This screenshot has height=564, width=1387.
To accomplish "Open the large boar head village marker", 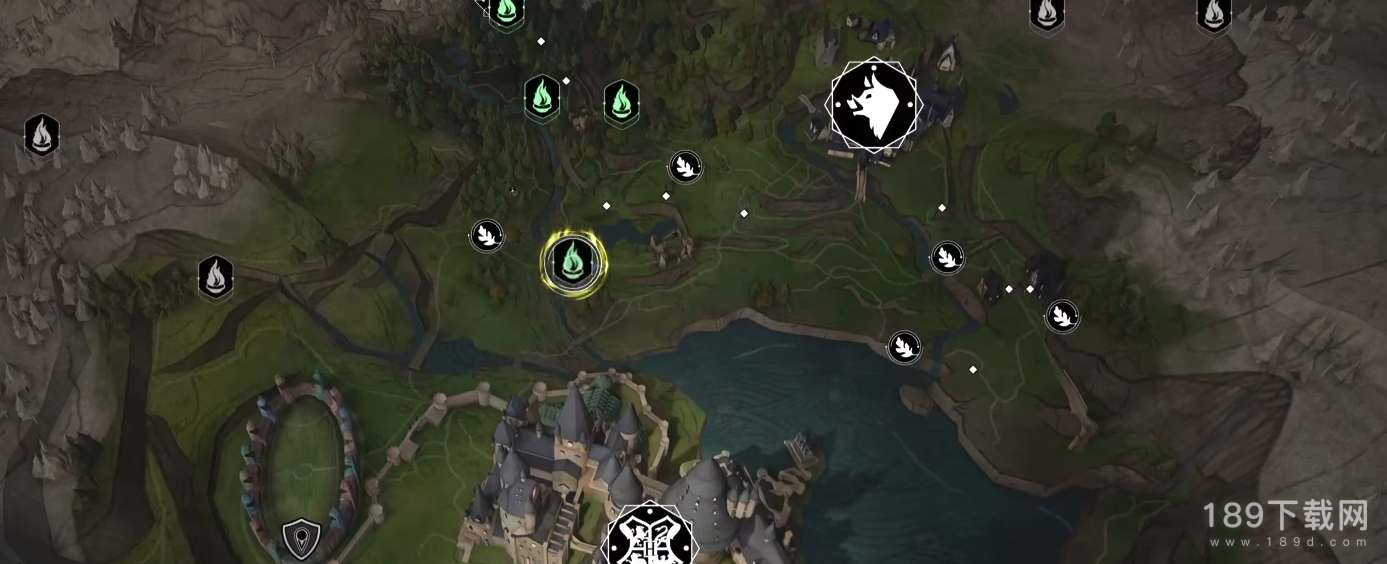I will [872, 106].
